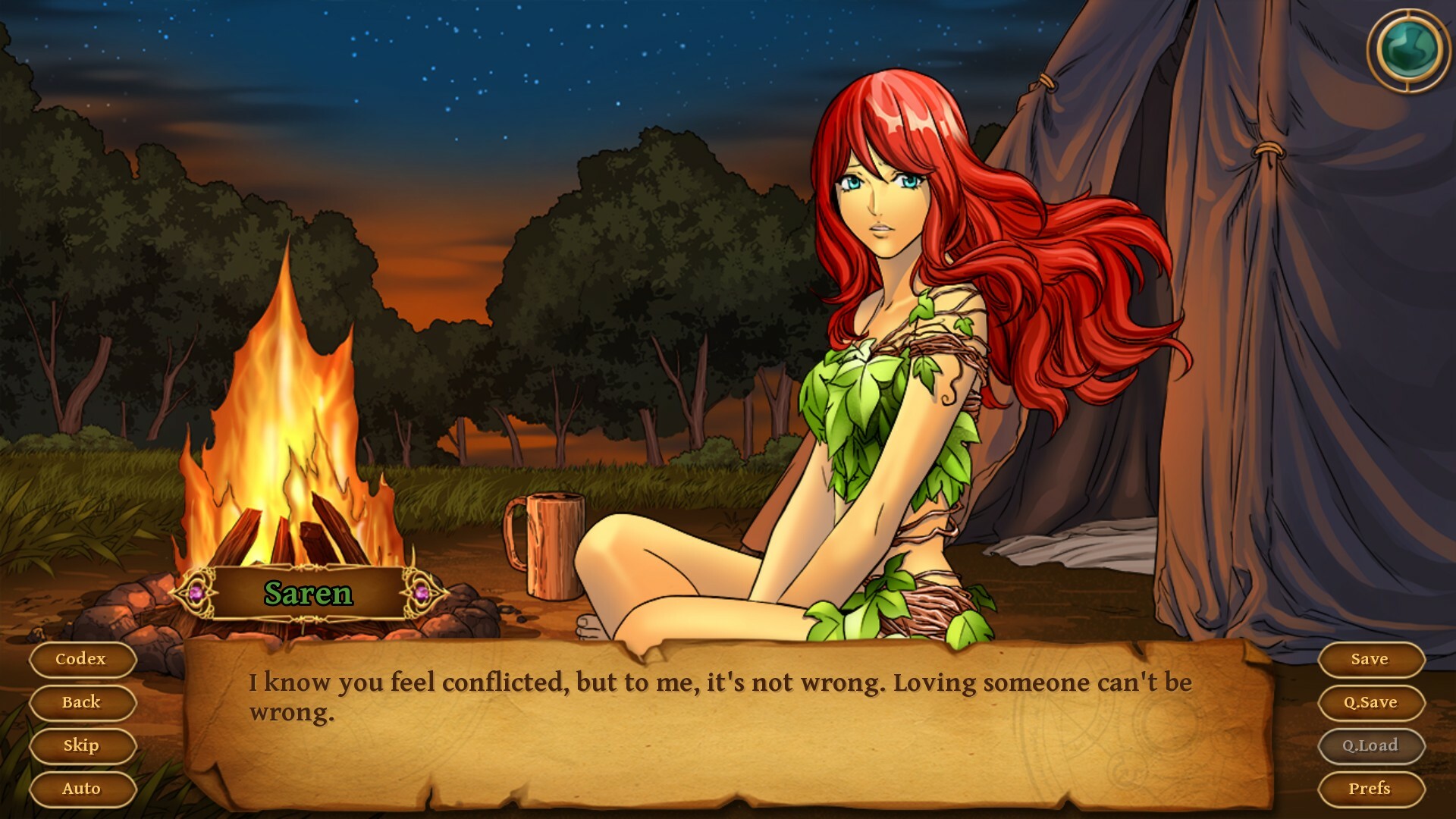
Task: Enable Skip mode
Action: coord(82,745)
